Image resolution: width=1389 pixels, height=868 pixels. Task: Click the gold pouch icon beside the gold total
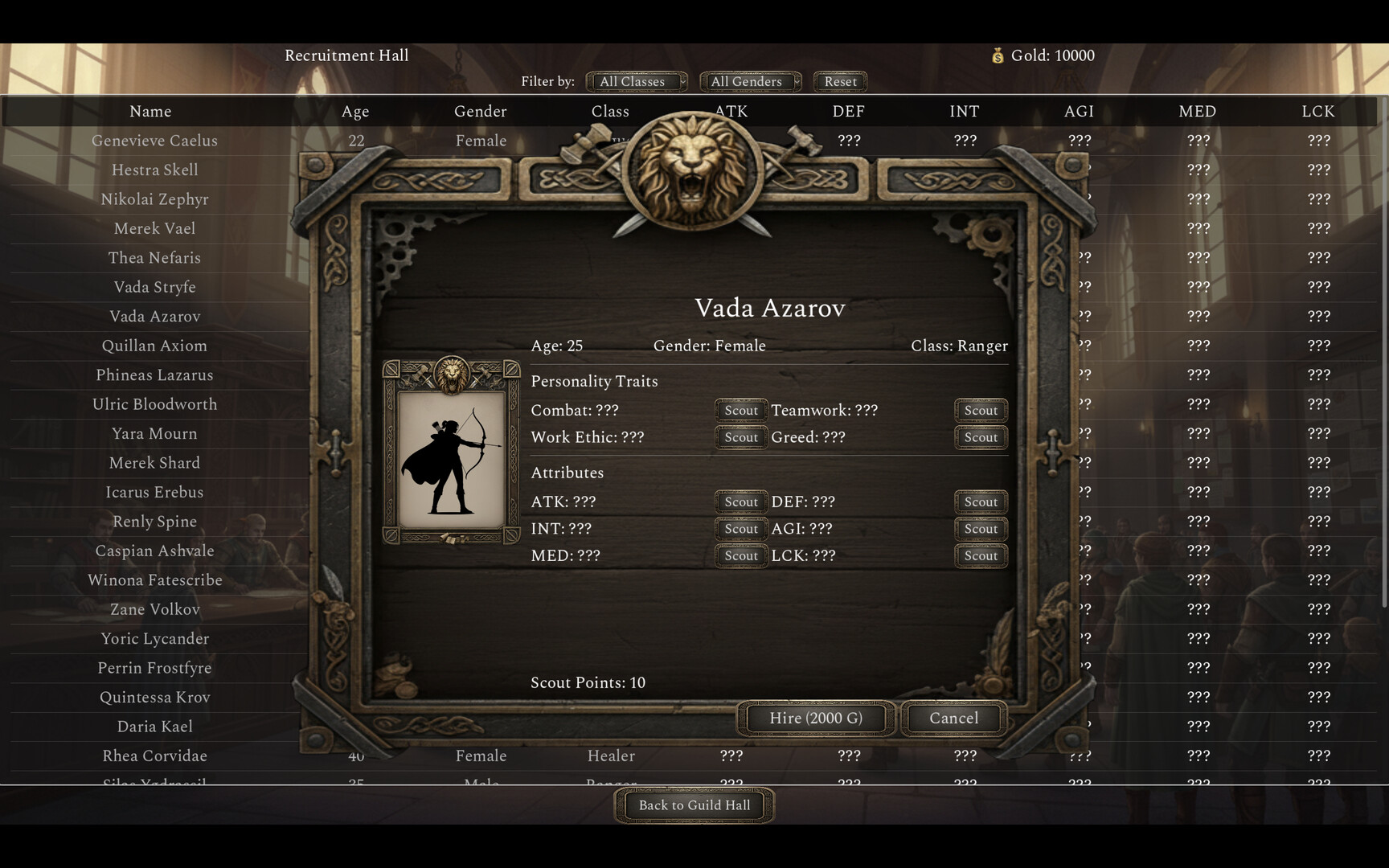coord(999,55)
